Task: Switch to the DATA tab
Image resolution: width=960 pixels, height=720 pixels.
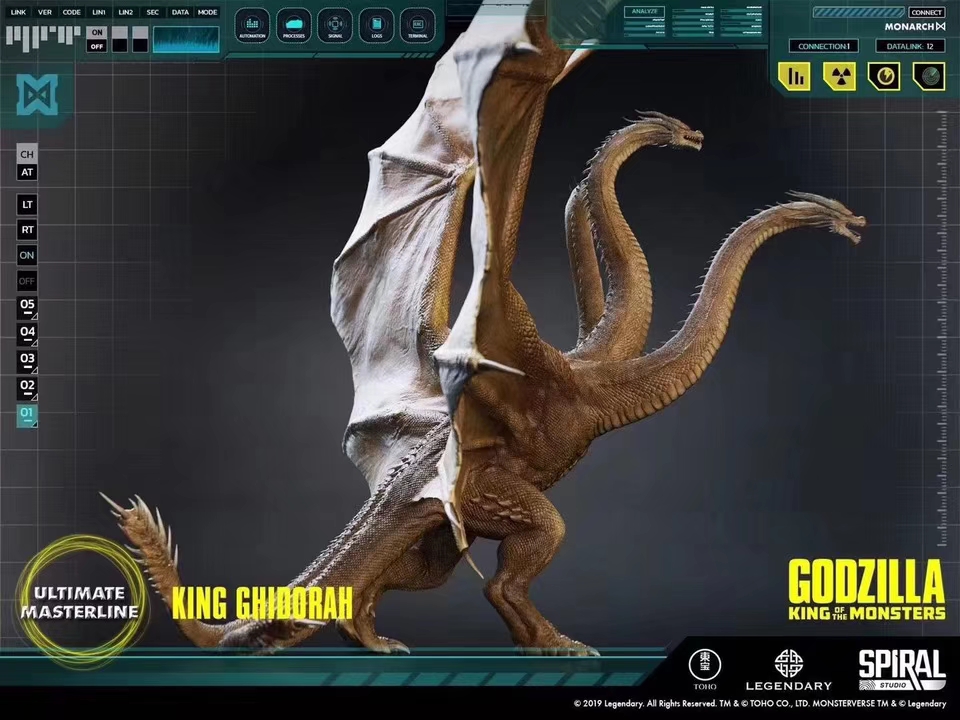Action: click(180, 12)
